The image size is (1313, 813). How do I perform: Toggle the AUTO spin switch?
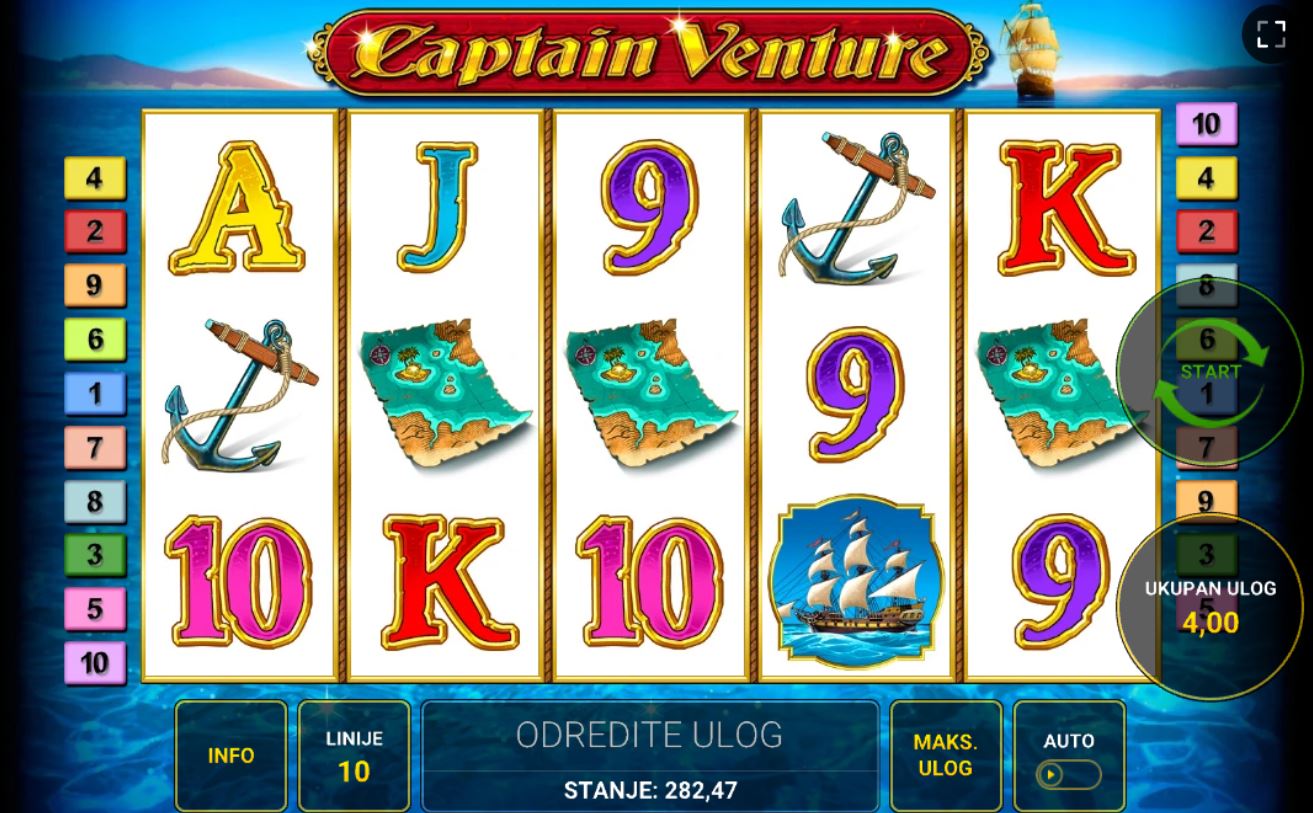[1068, 774]
